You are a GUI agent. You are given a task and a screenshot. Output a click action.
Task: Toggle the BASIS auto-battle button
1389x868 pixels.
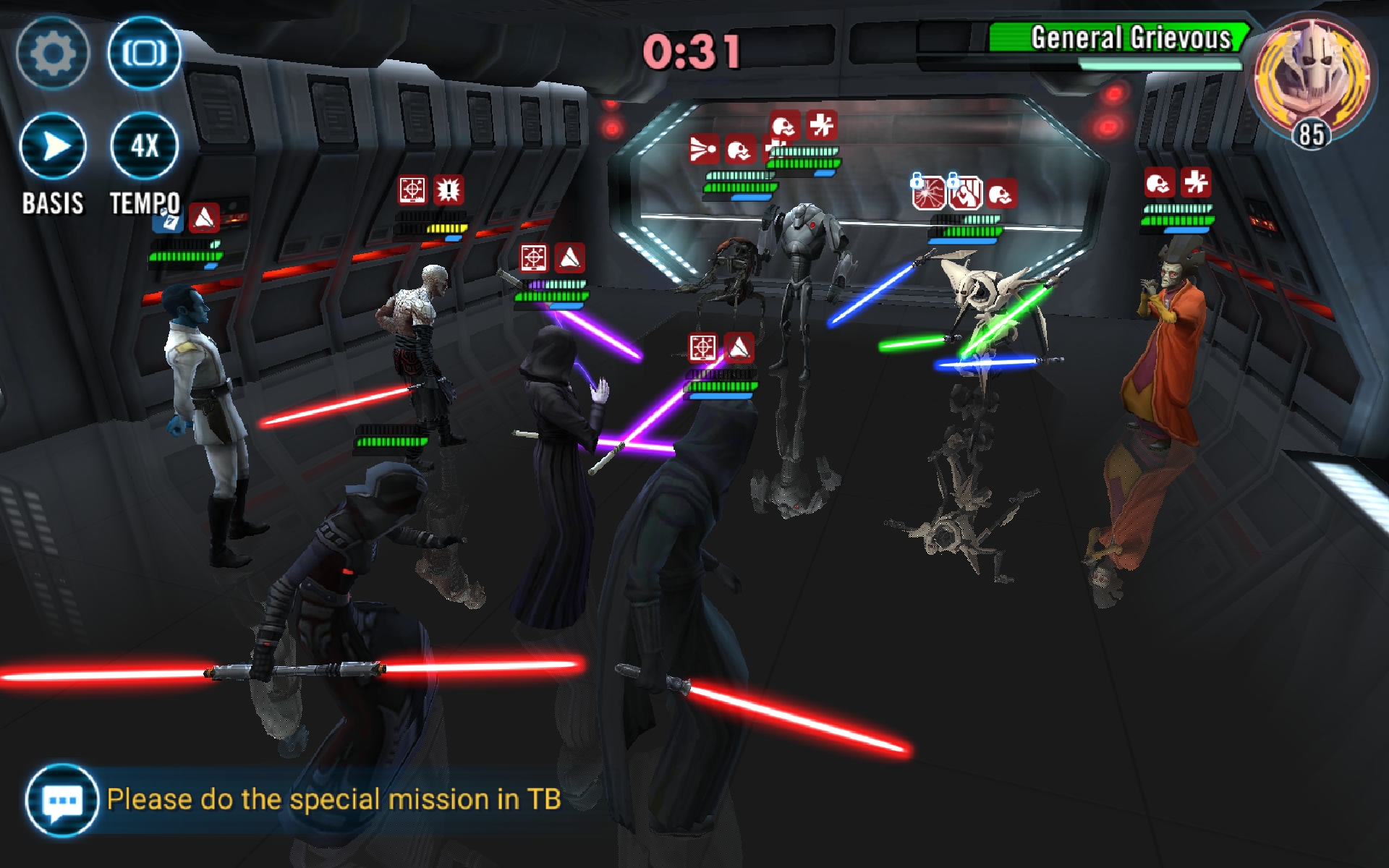point(53,147)
